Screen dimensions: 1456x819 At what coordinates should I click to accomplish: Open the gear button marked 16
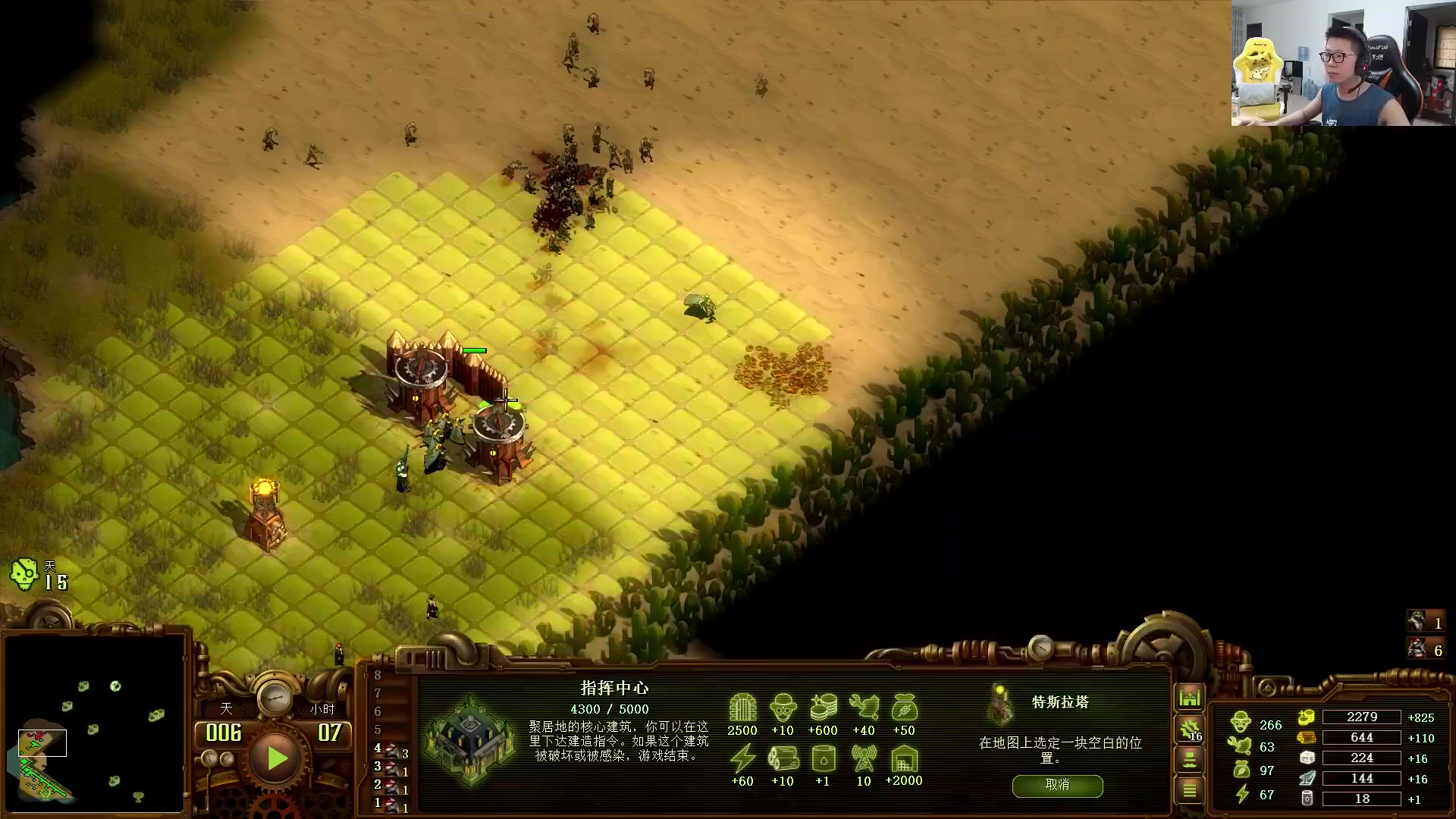(x=1189, y=730)
